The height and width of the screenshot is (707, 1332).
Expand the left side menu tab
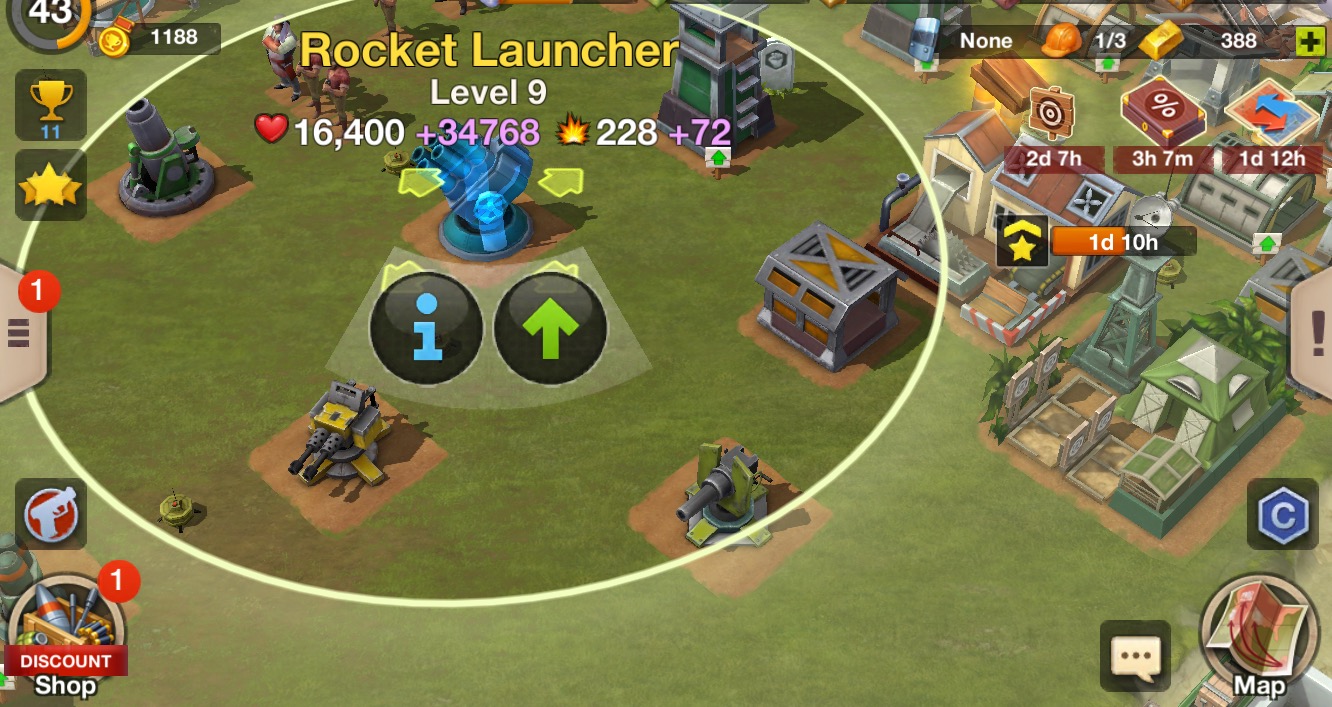click(20, 331)
